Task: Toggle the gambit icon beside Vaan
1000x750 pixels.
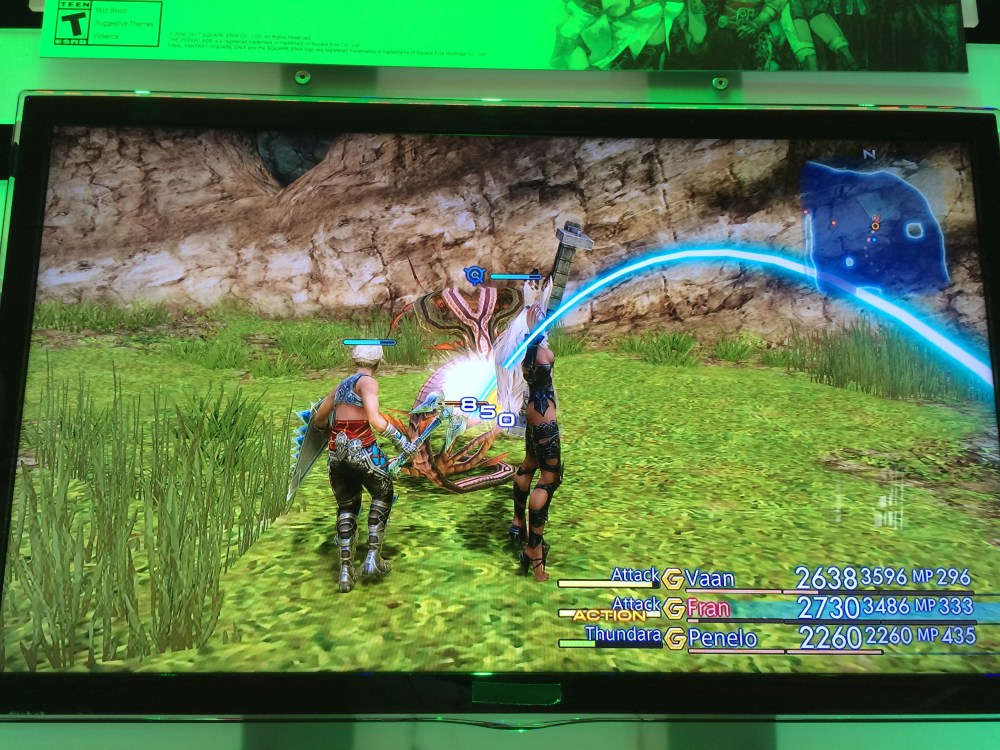Action: click(x=673, y=578)
